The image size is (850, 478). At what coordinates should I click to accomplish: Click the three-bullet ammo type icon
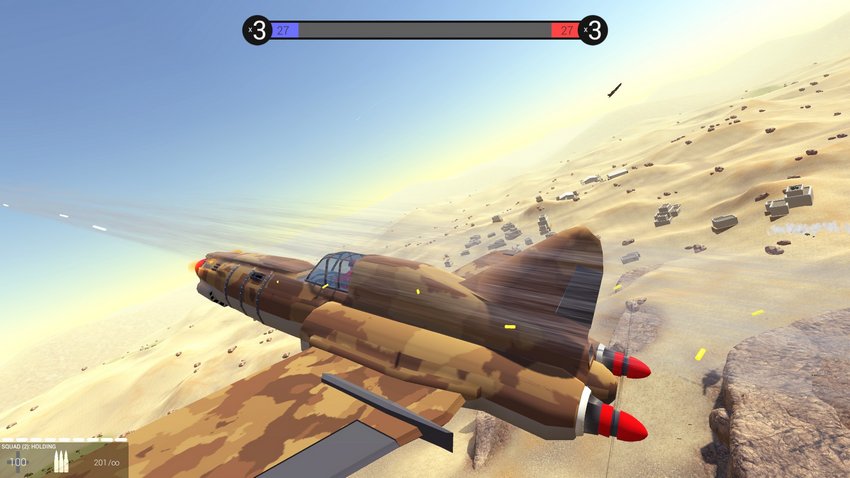pos(59,462)
